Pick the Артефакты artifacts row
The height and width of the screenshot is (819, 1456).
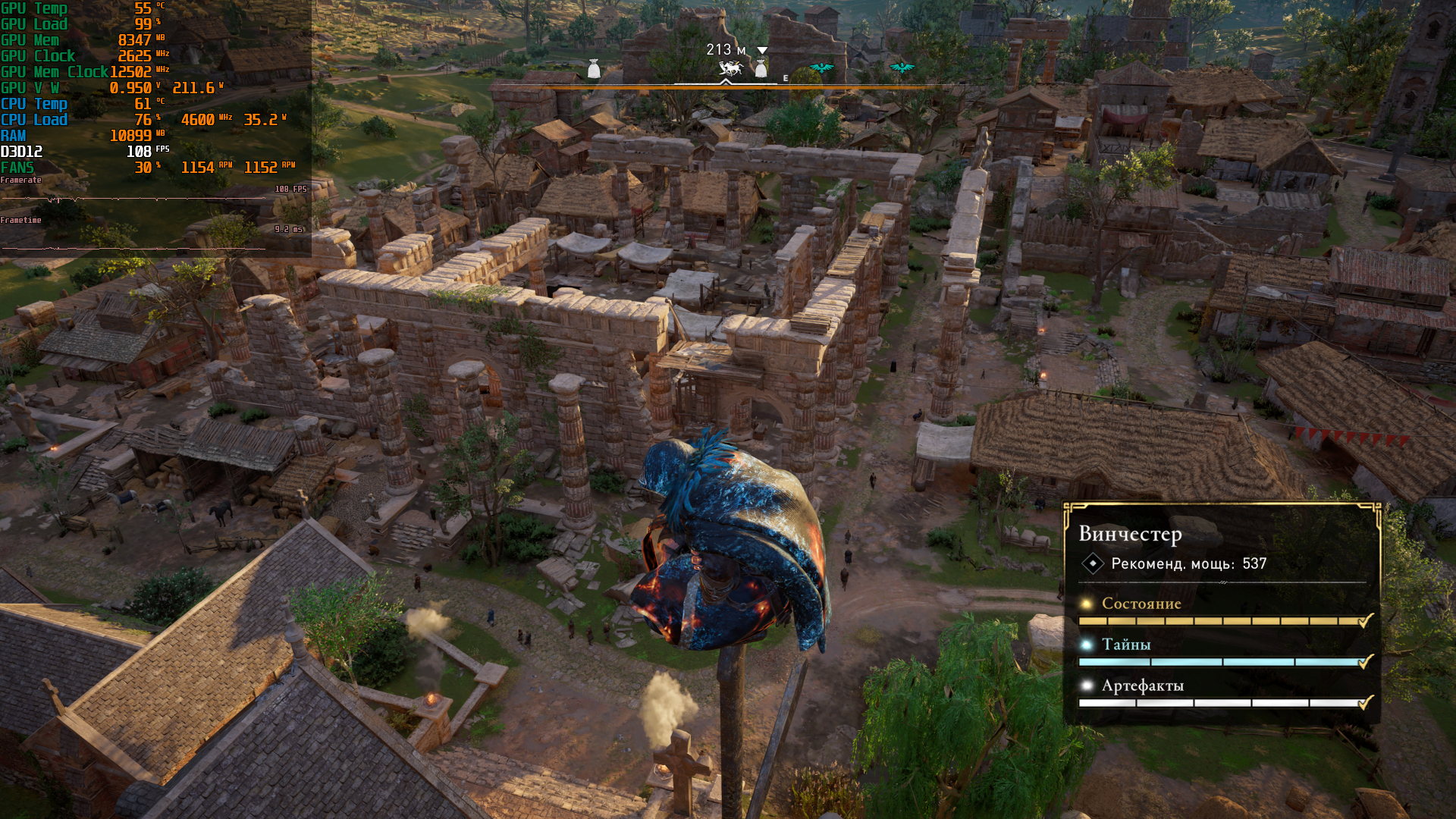click(1142, 686)
